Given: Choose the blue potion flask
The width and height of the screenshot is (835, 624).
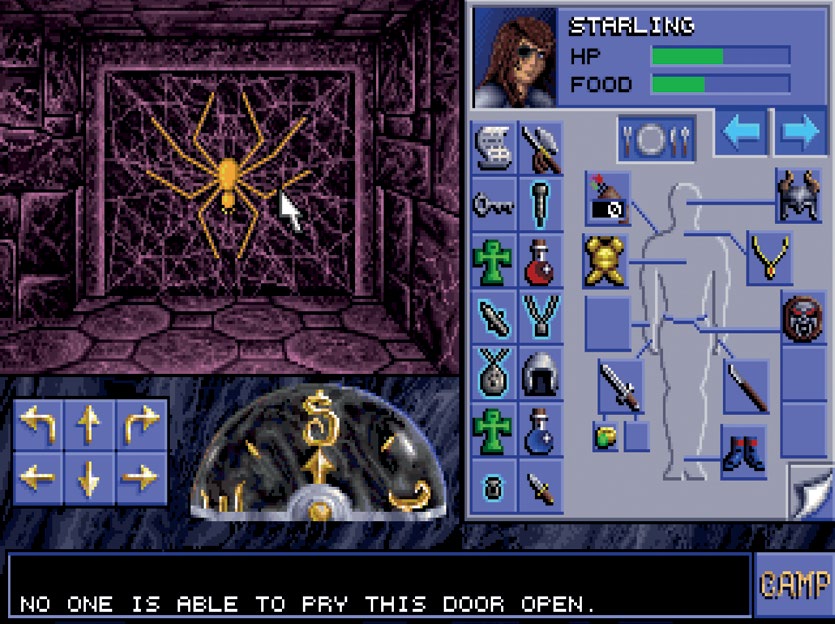Looking at the screenshot, I should tap(541, 430).
